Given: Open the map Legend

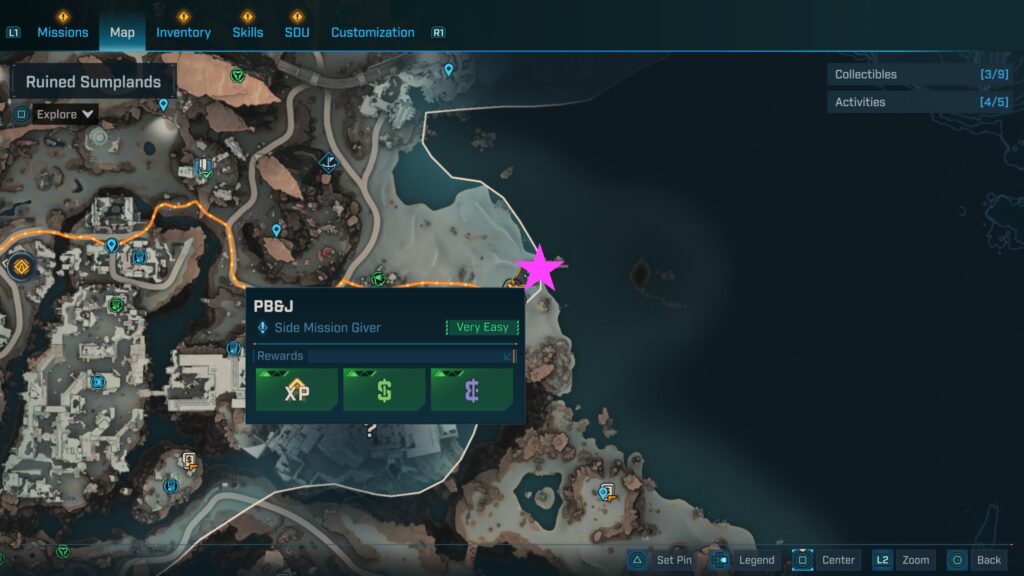Looking at the screenshot, I should click(x=744, y=560).
